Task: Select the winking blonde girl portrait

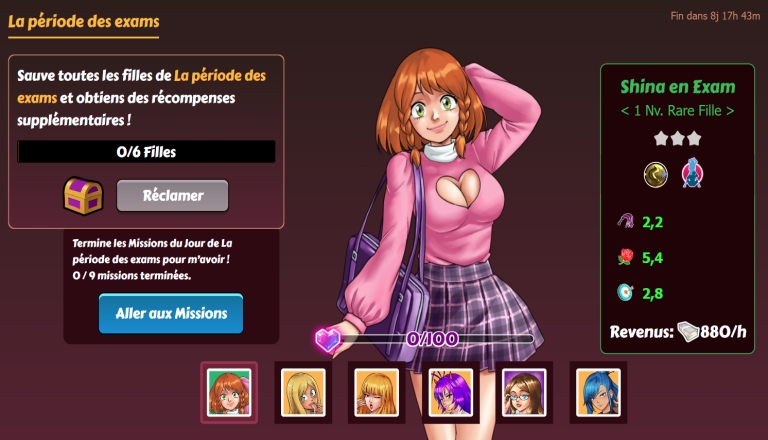Action: point(377,390)
